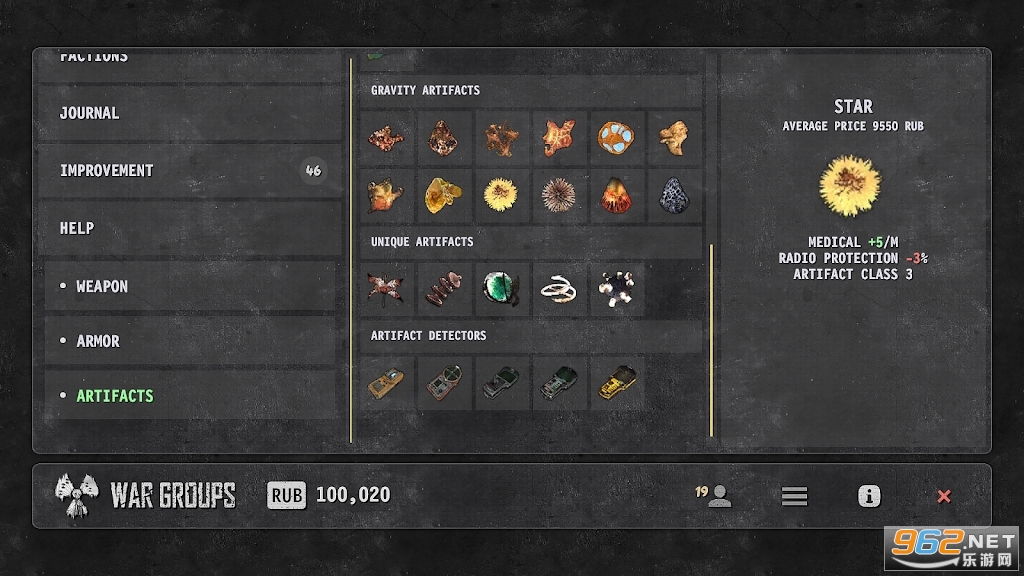Open the player squad icon
Image resolution: width=1024 pixels, height=576 pixels.
coord(717,496)
